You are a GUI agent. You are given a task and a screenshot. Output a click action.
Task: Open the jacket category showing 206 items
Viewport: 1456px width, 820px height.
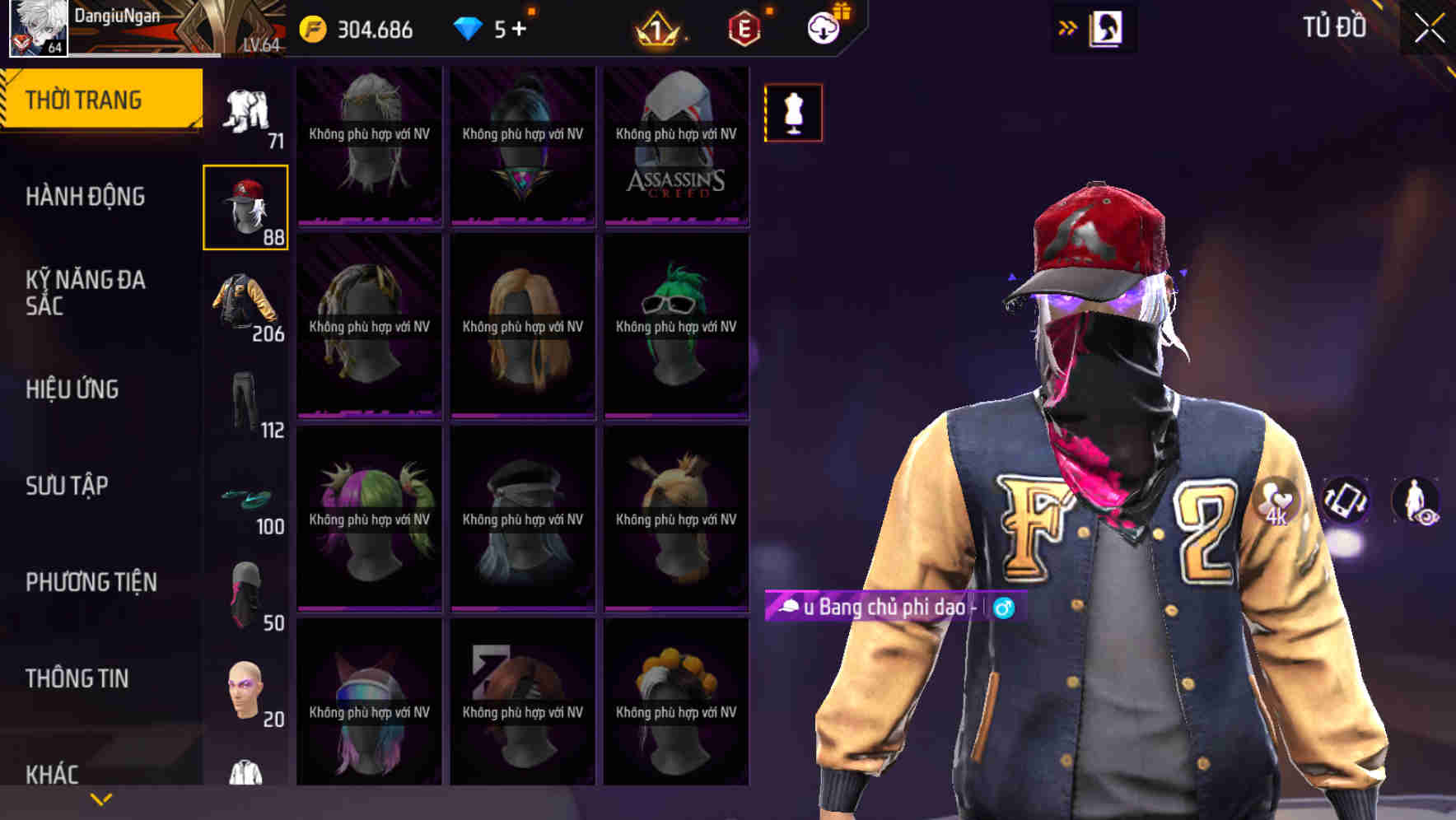[x=245, y=305]
